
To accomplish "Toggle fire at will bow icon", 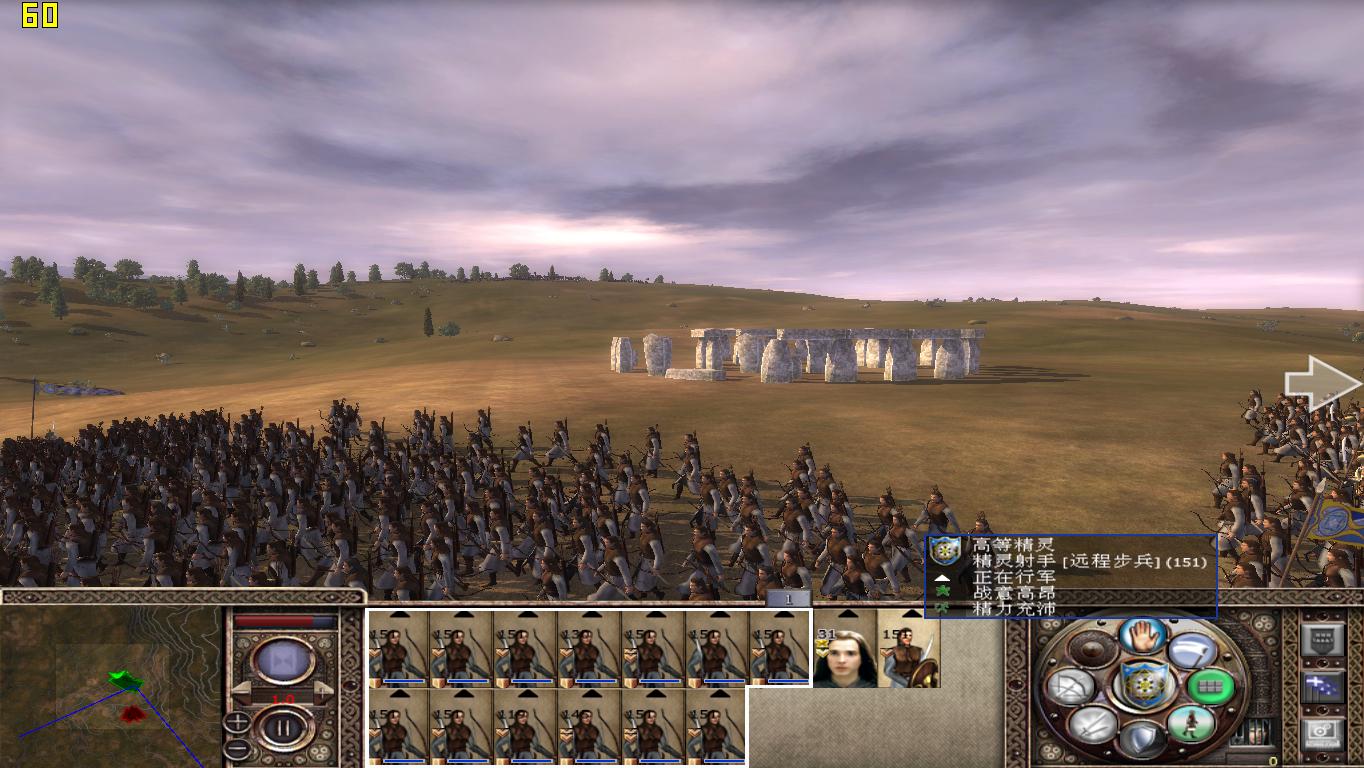I will click(x=1070, y=687).
